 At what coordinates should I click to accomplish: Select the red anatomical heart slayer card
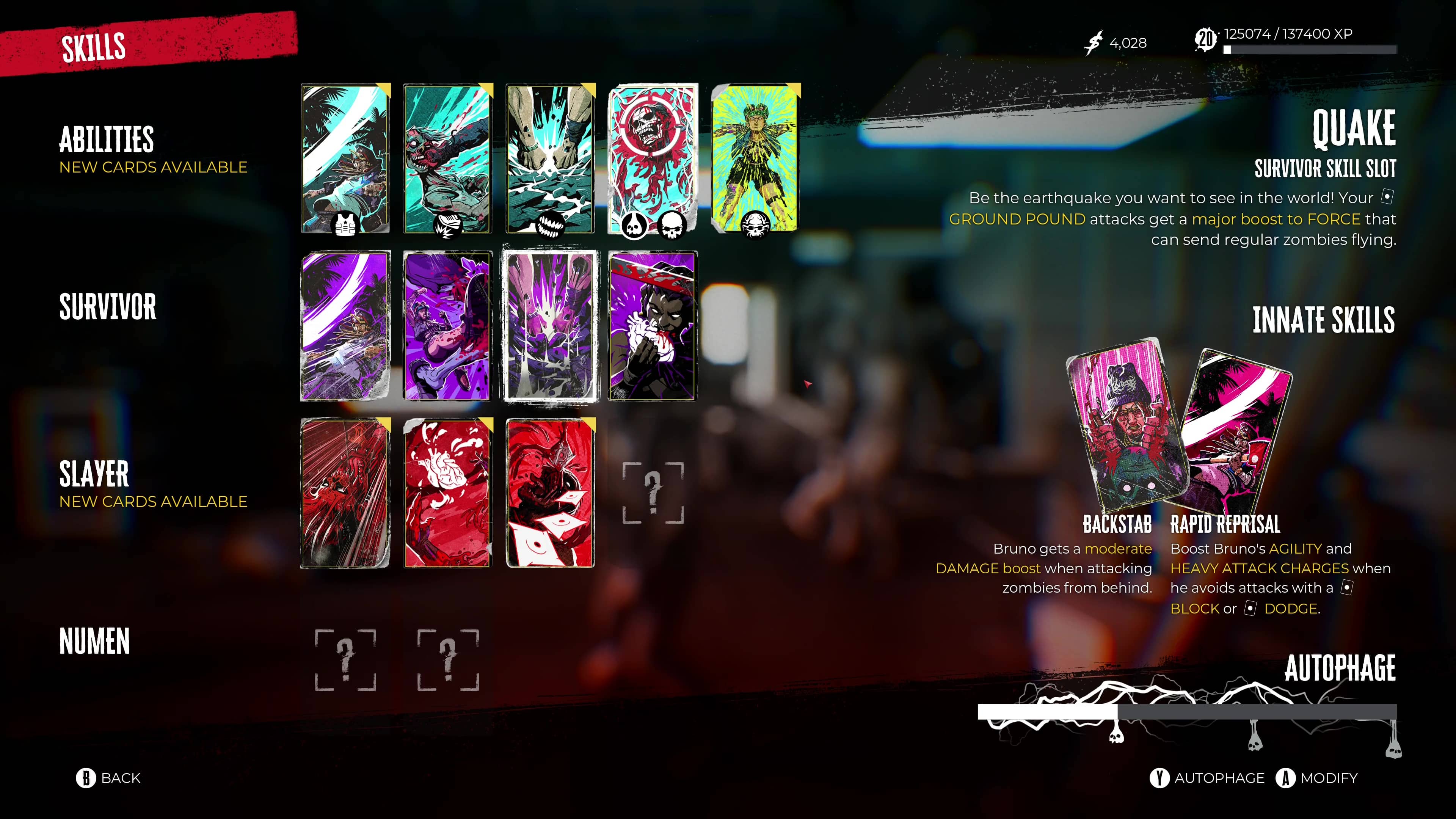click(447, 493)
